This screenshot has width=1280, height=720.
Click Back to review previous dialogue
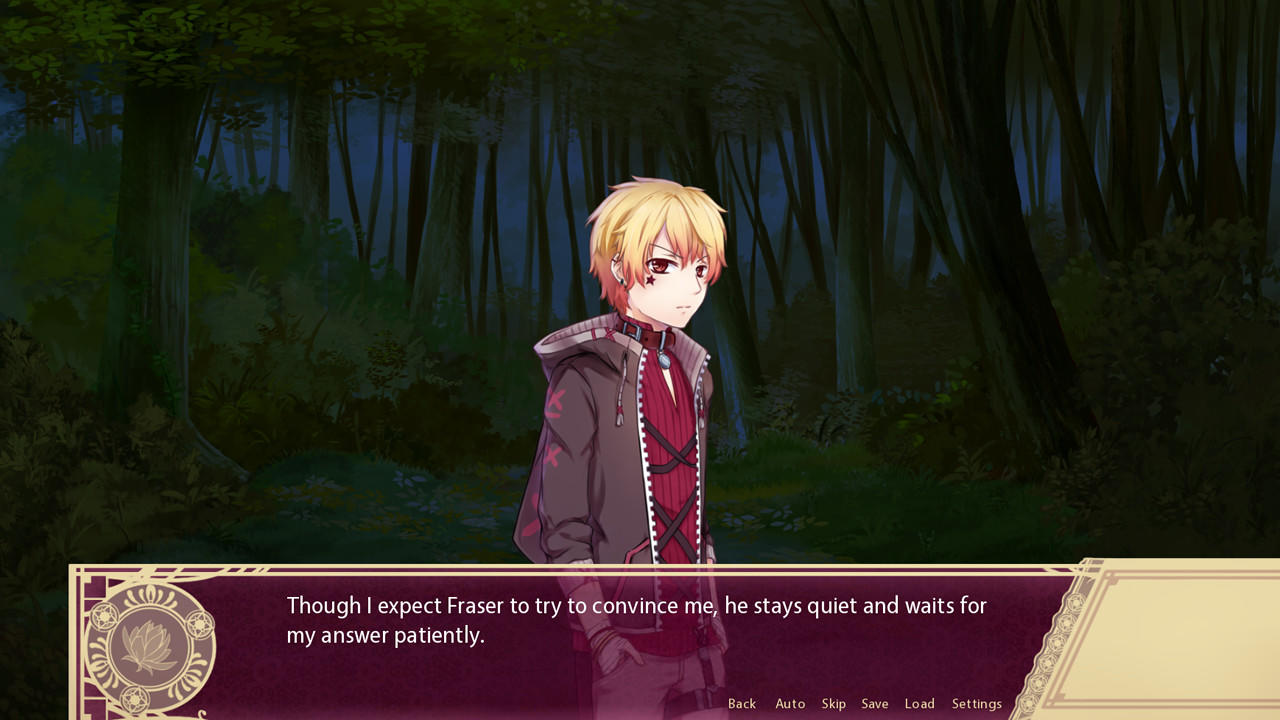pos(742,703)
